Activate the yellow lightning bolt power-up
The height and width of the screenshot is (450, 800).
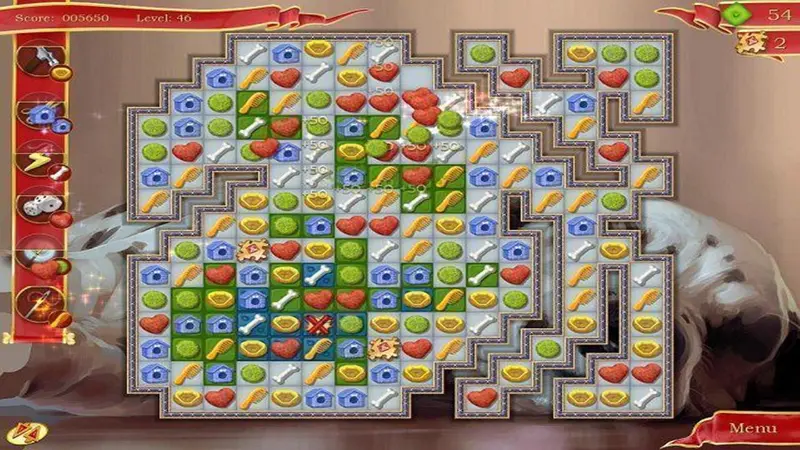[x=39, y=163]
